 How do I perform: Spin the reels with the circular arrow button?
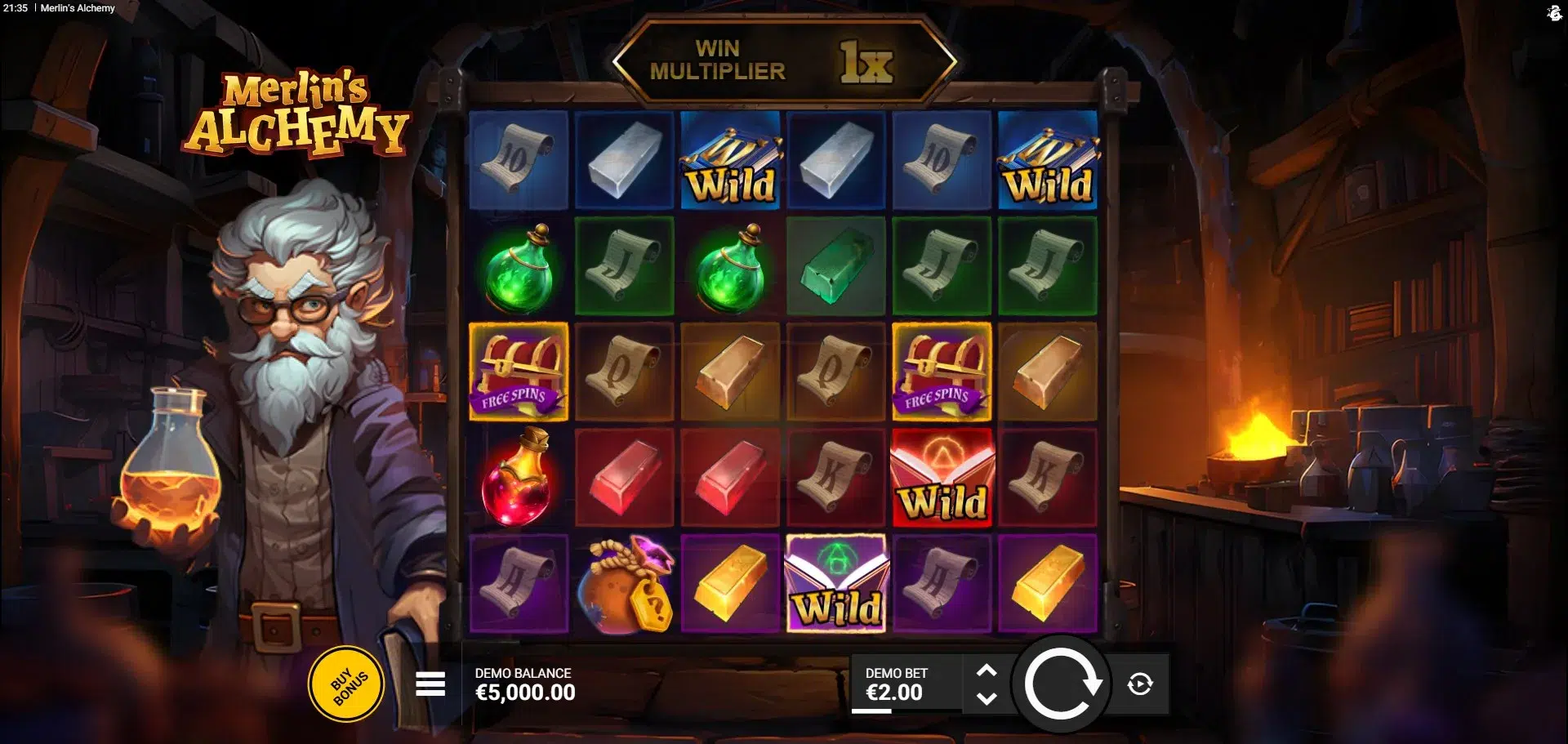point(1062,684)
